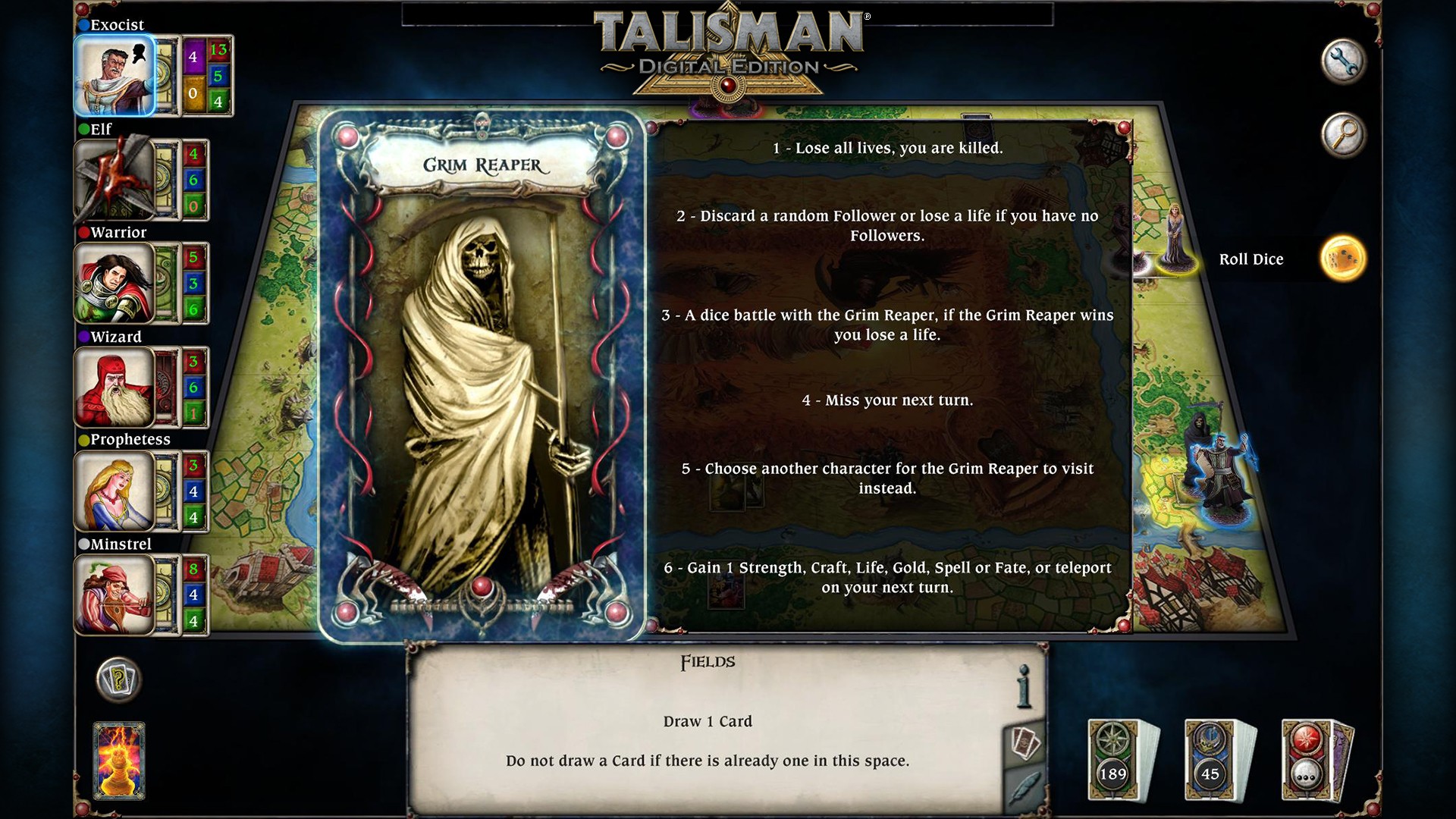Expand the Minstrel stats panel
The width and height of the screenshot is (1456, 819).
coord(195,595)
